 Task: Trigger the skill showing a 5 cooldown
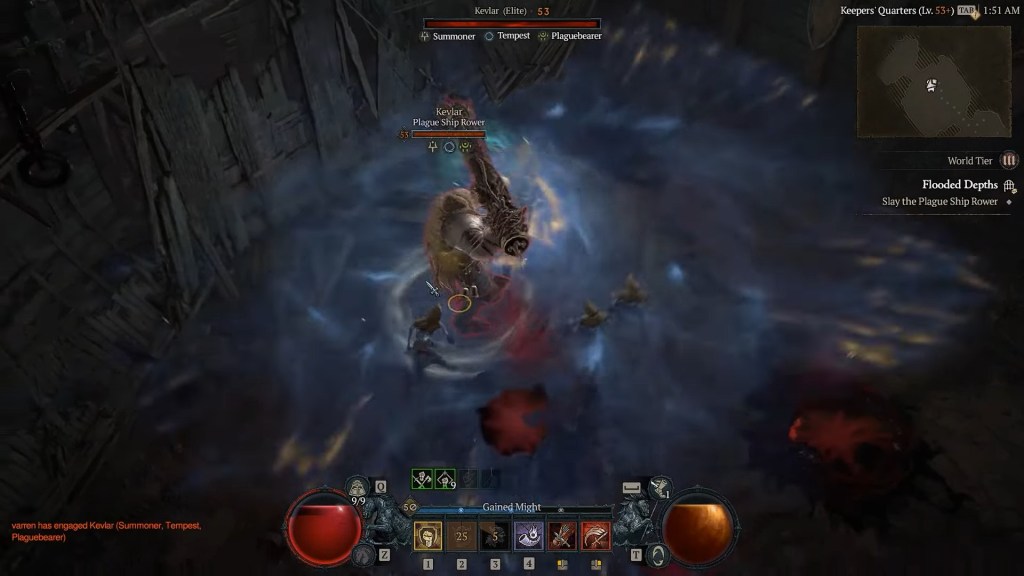tap(495, 537)
